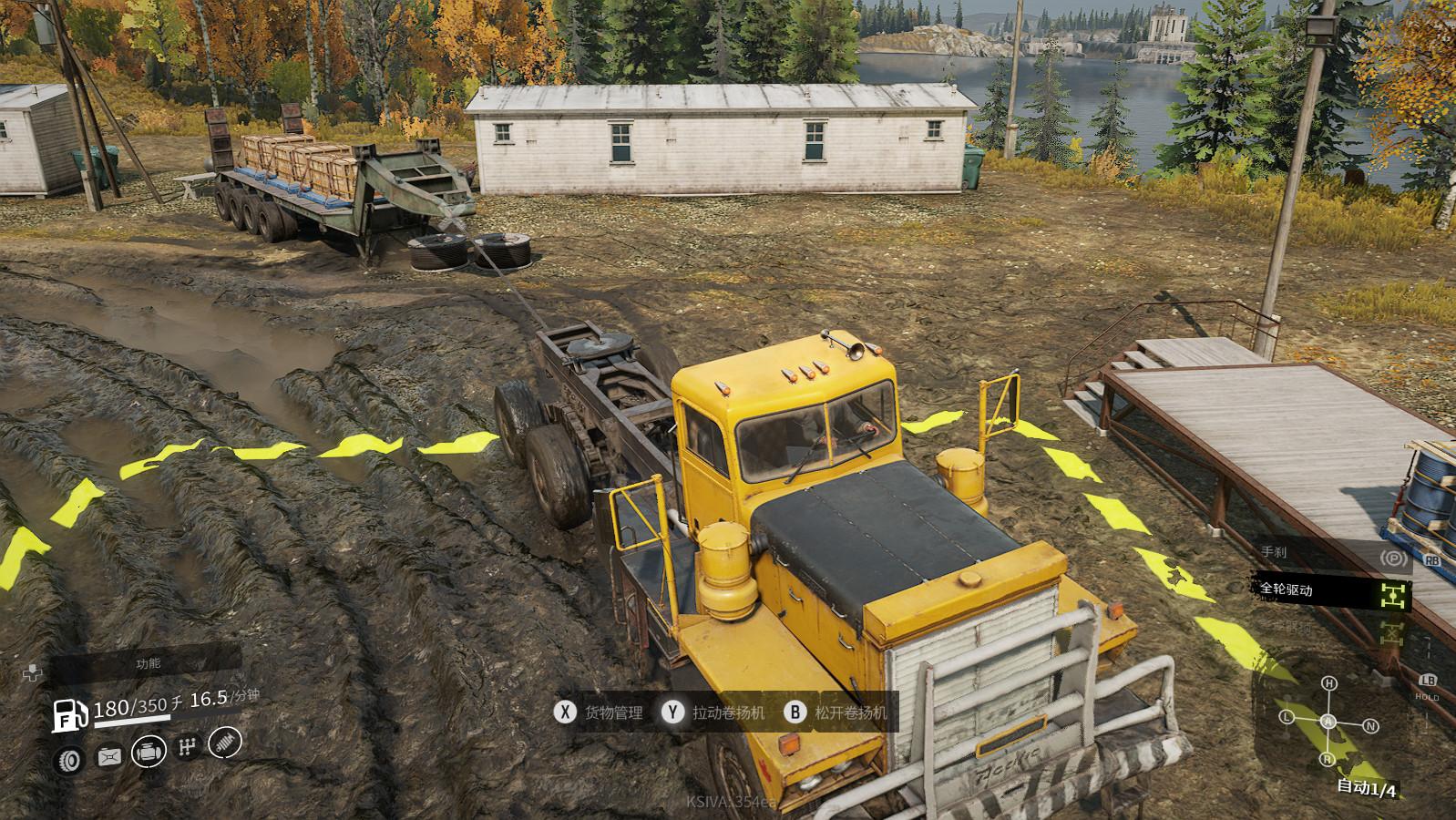
Task: Click the gearbox status icon
Action: 188,748
